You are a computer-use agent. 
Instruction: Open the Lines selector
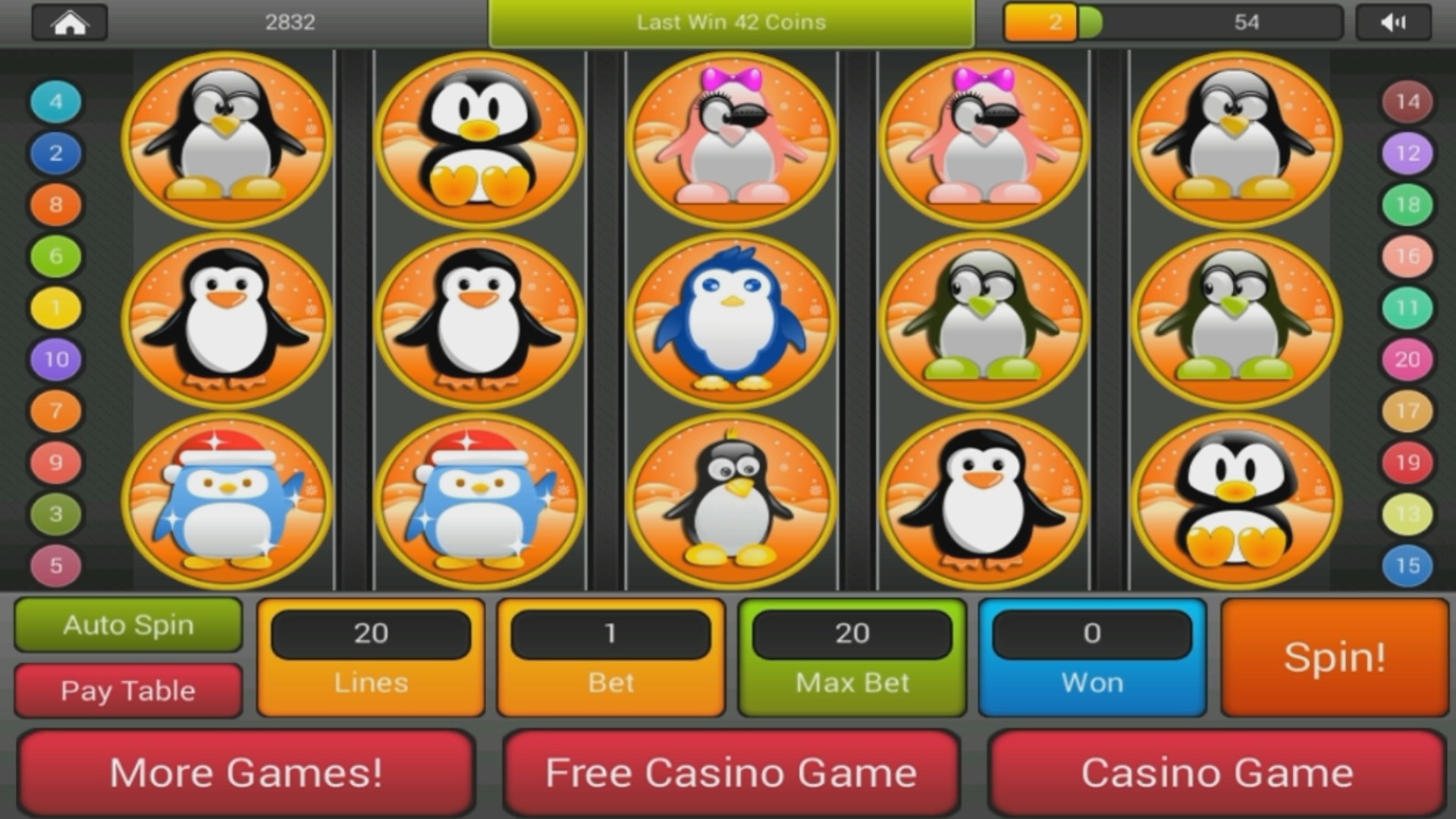(x=370, y=657)
